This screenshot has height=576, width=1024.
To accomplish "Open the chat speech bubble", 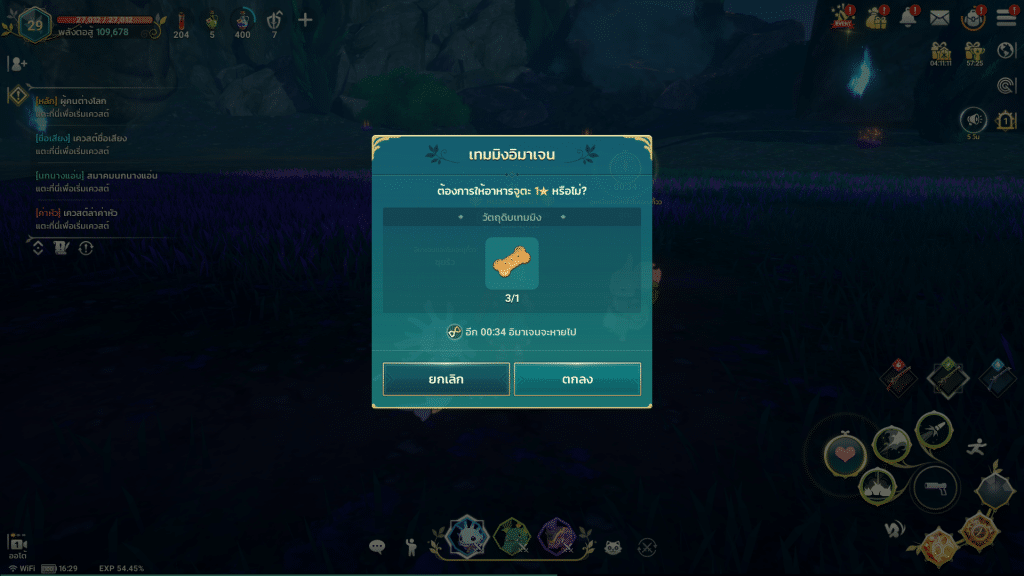I will 377,547.
